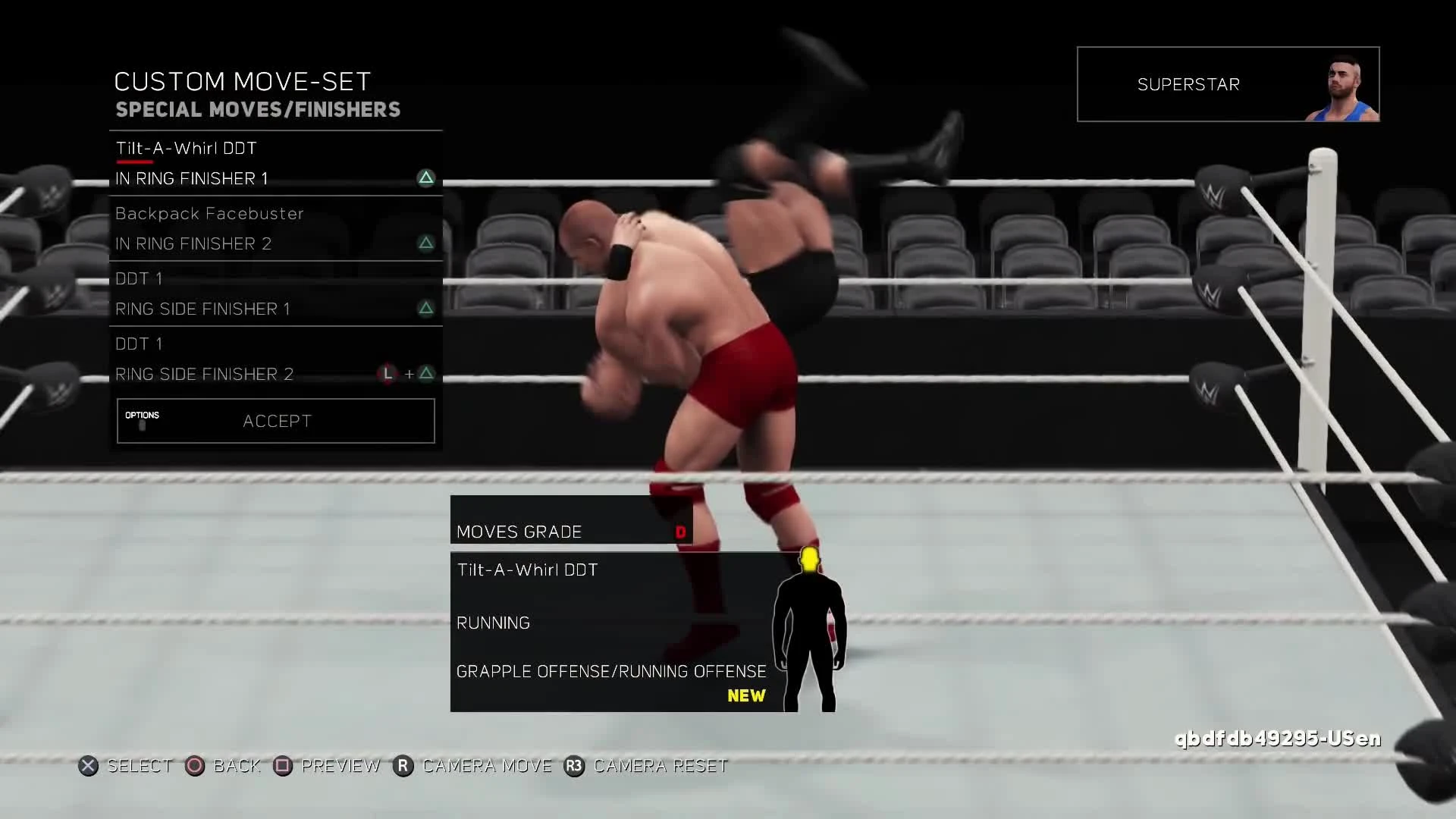Click the triangle icon for In Ring Finisher 2
Viewport: 1456px width, 819px height.
tap(425, 243)
